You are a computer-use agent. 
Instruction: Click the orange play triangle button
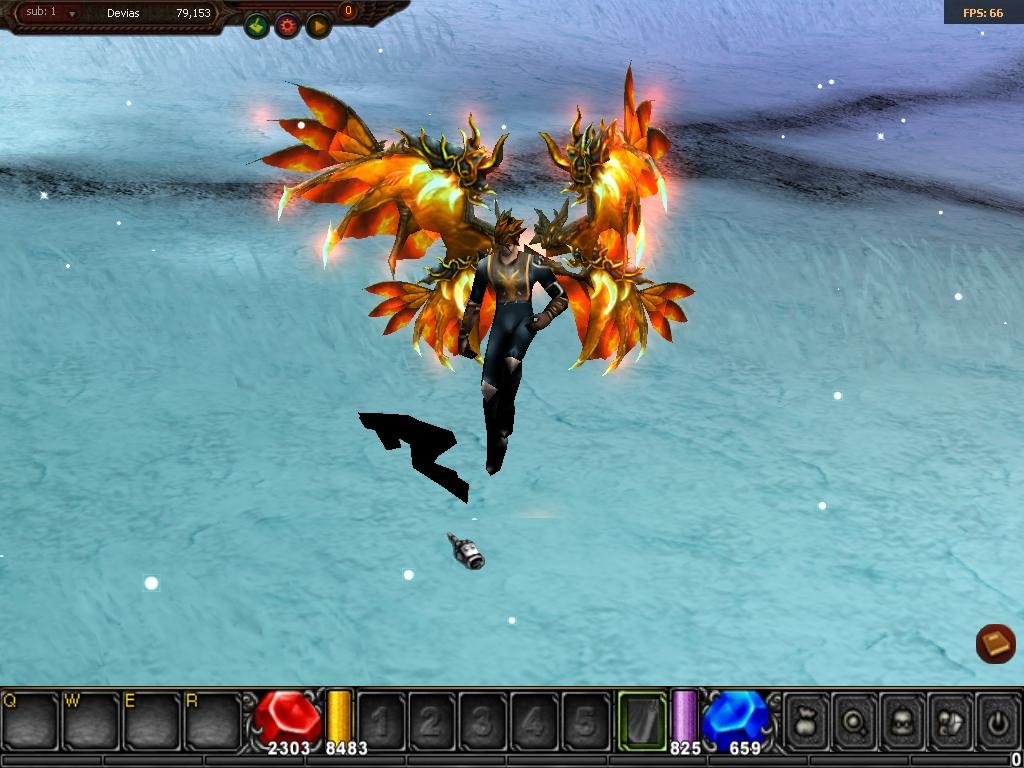[x=318, y=26]
